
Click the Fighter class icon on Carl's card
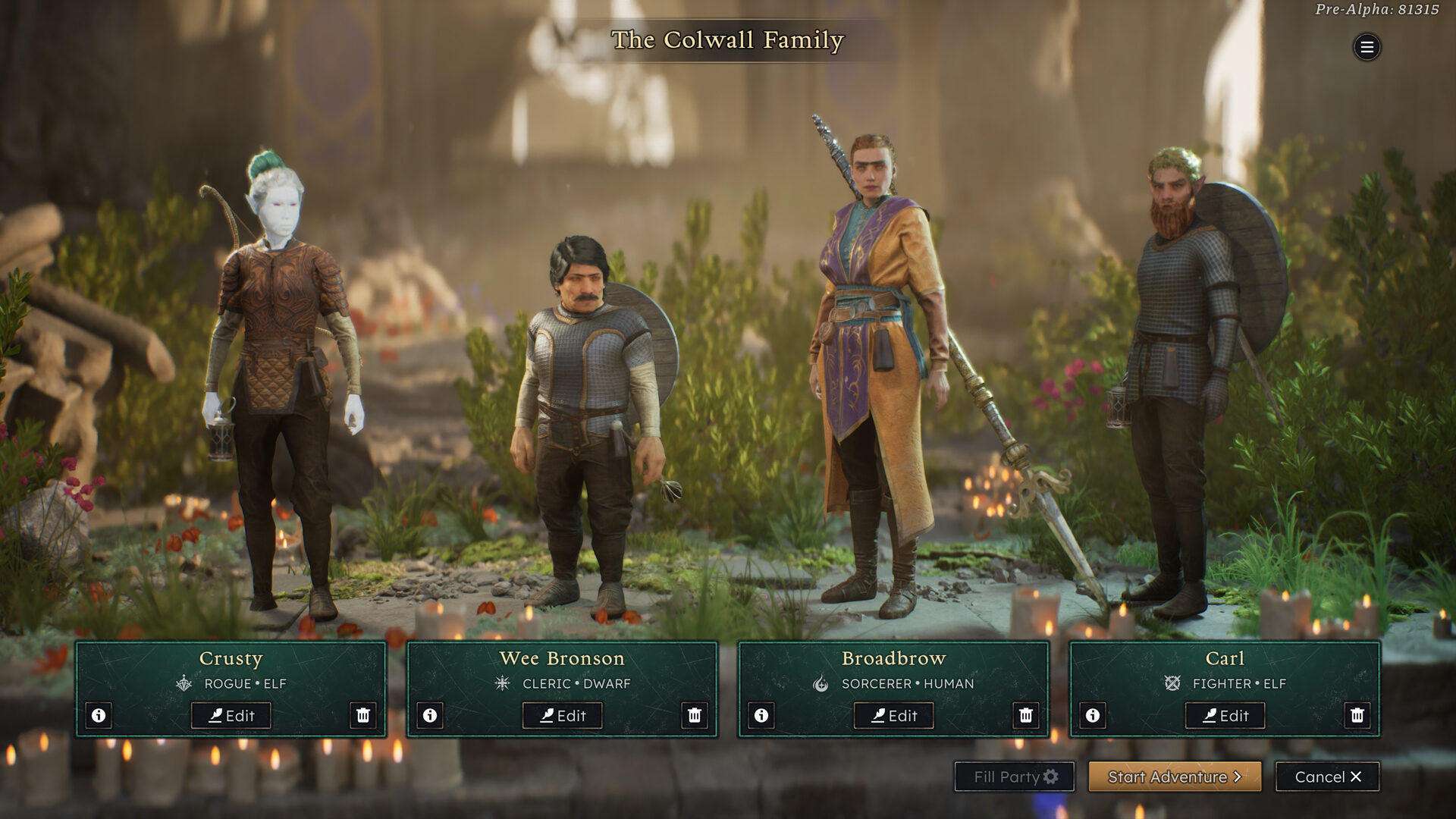(x=1171, y=683)
